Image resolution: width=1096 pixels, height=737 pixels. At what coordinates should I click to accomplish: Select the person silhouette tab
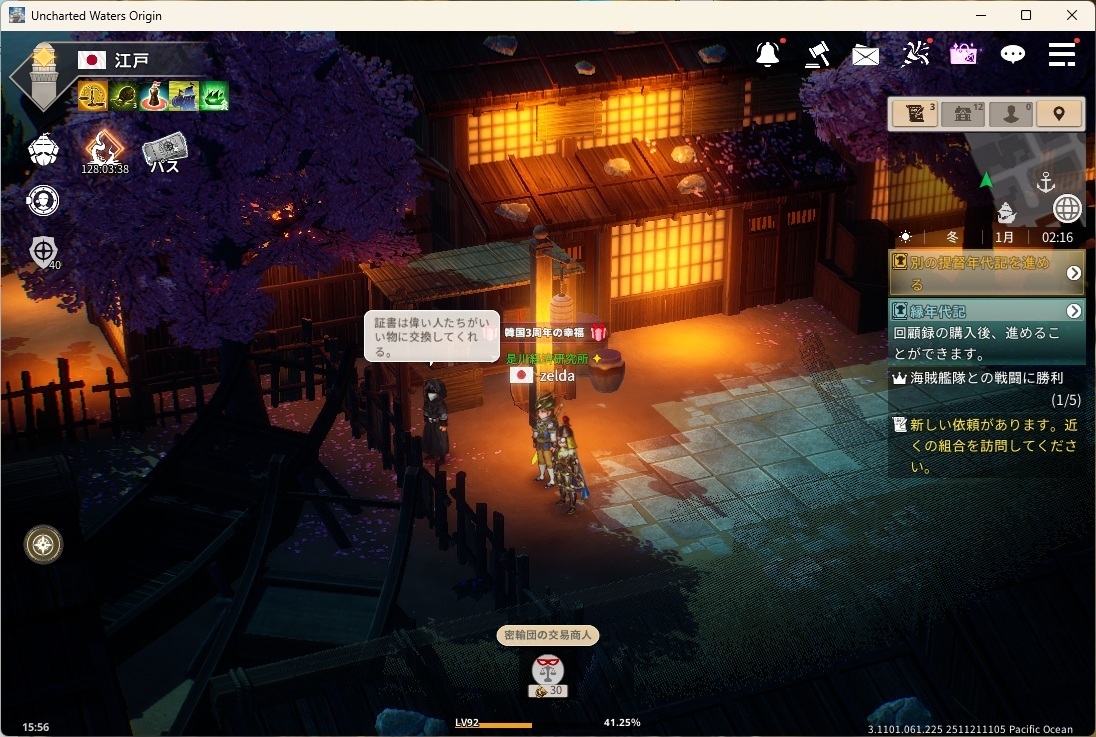tap(1010, 114)
